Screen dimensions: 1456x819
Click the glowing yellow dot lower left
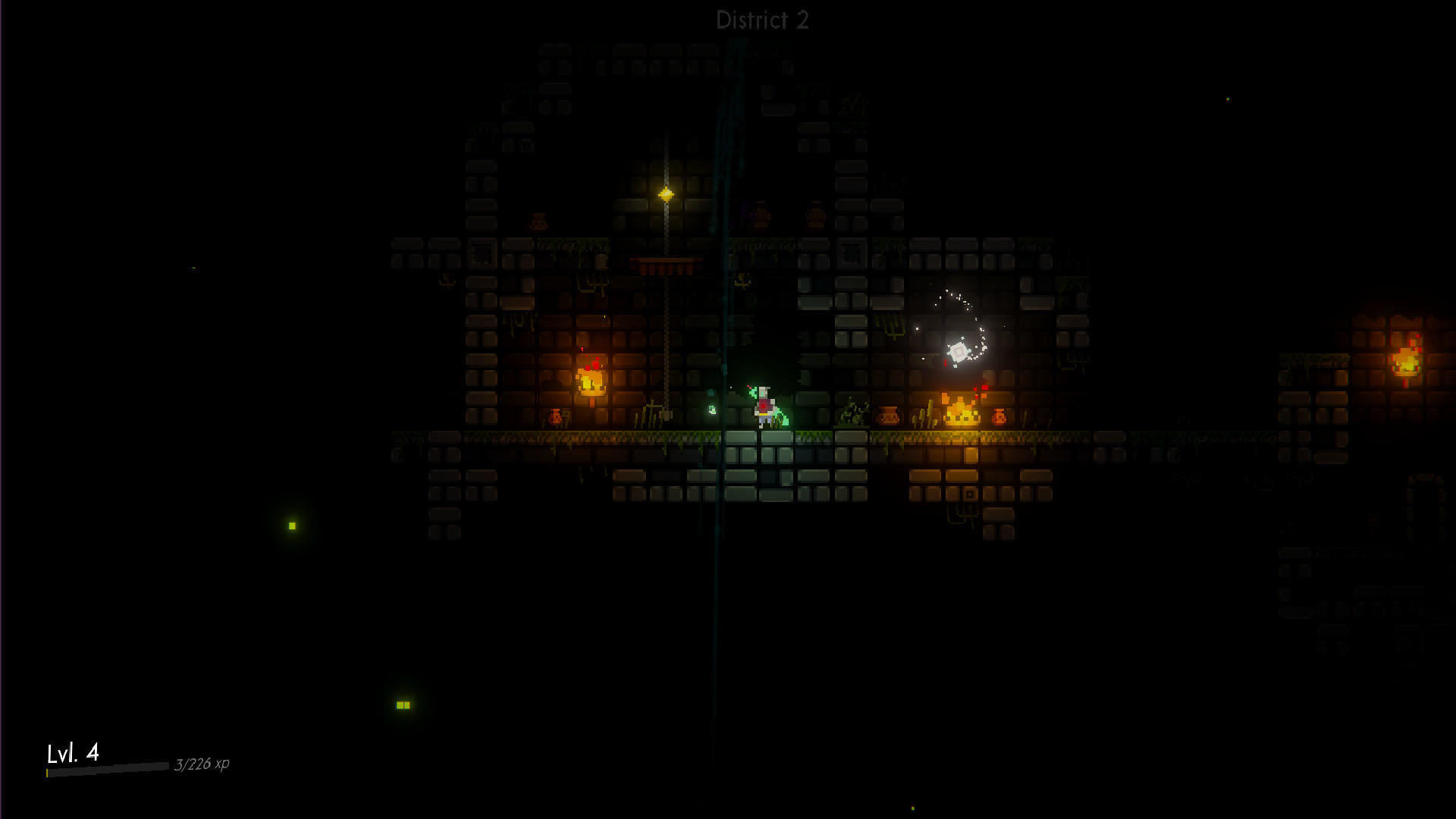[x=291, y=524]
